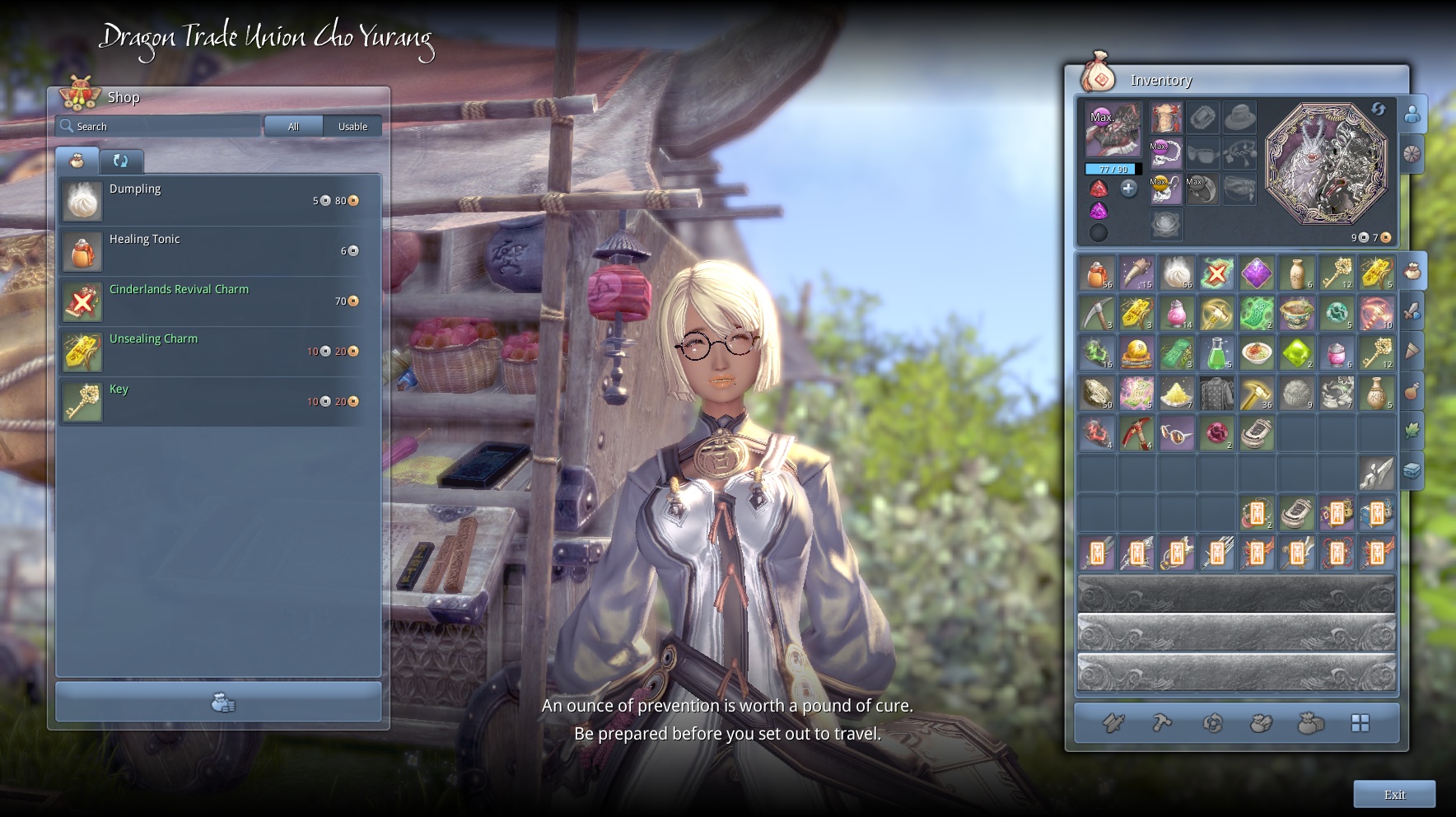1456x817 pixels.
Task: Open the shop buyback tab with arrows
Action: tap(120, 161)
